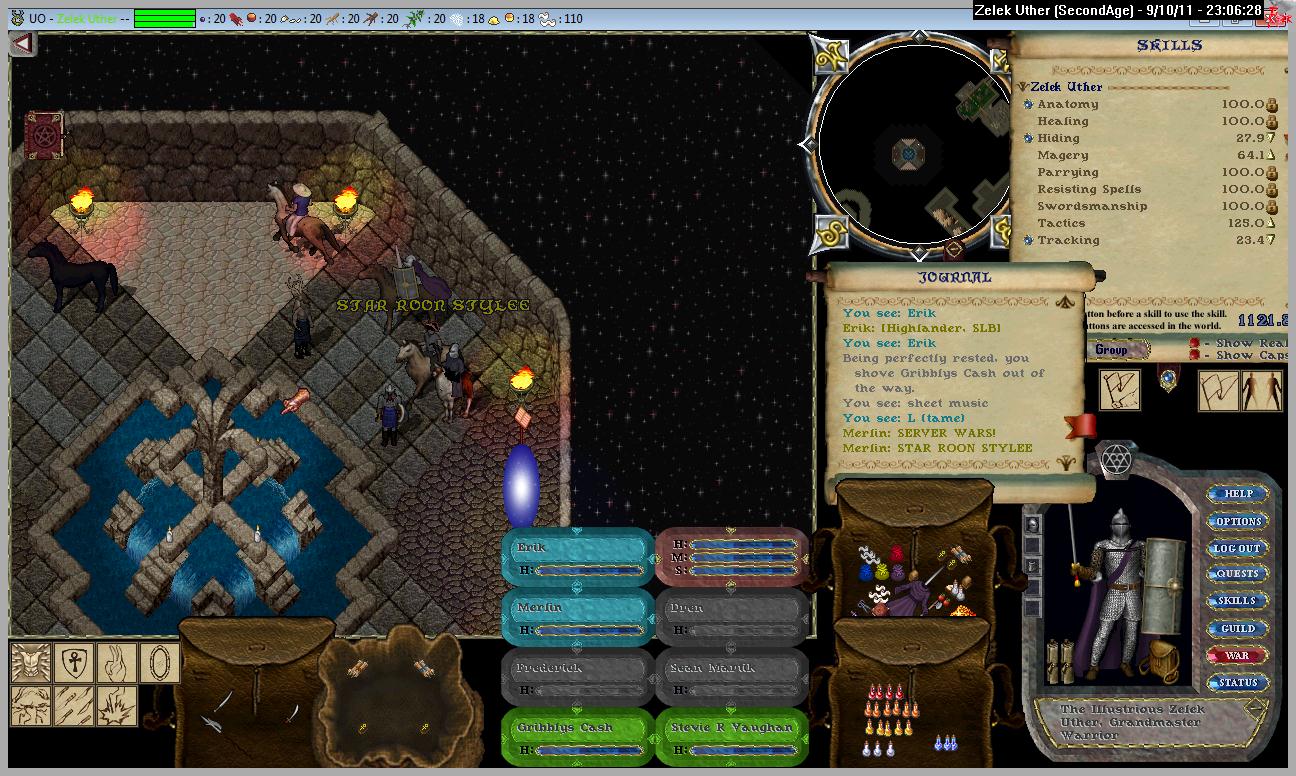Open the red pentagram spellbook
The height and width of the screenshot is (776, 1296).
pos(44,134)
